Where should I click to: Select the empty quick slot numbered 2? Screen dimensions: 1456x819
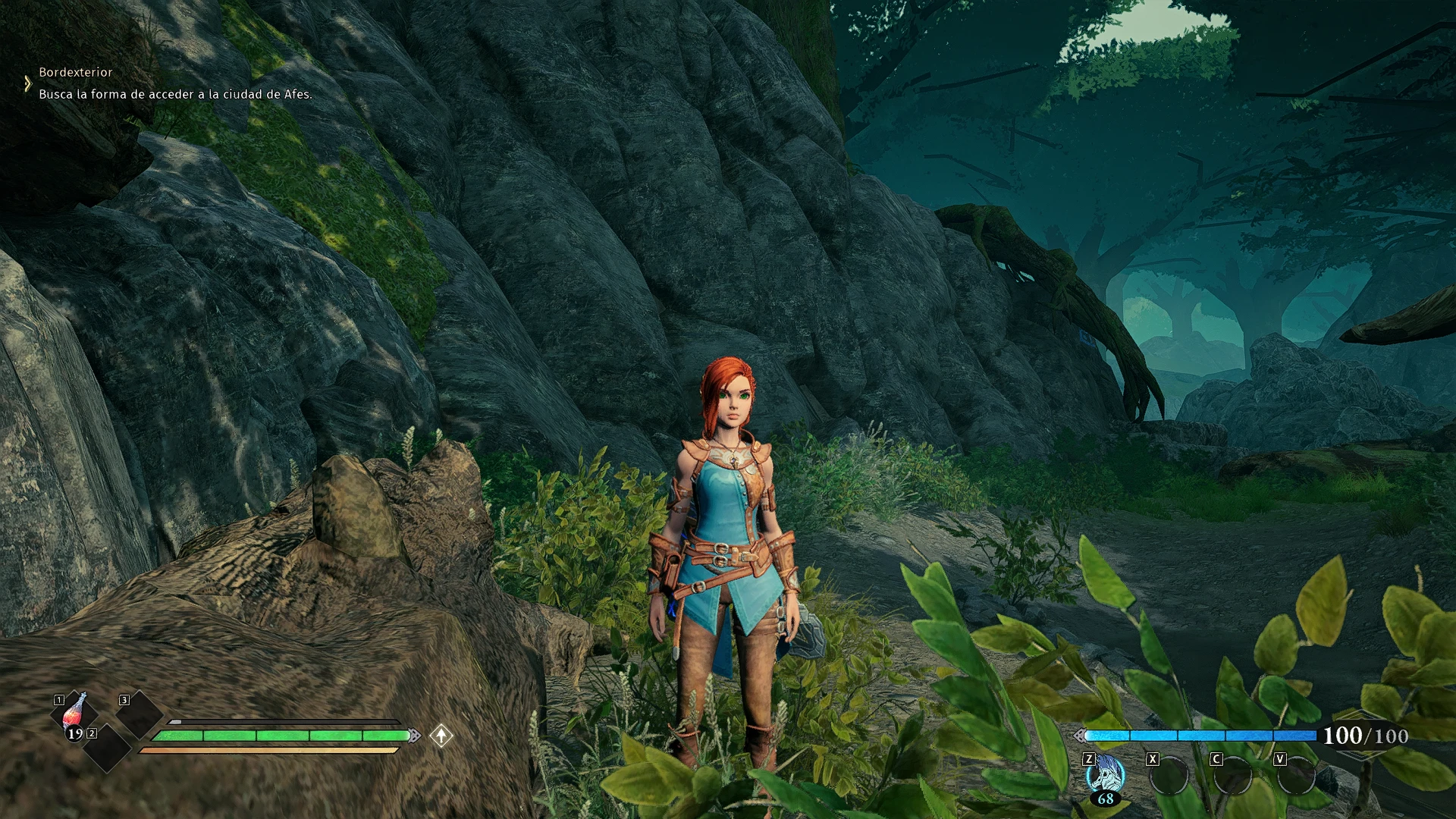(x=107, y=748)
